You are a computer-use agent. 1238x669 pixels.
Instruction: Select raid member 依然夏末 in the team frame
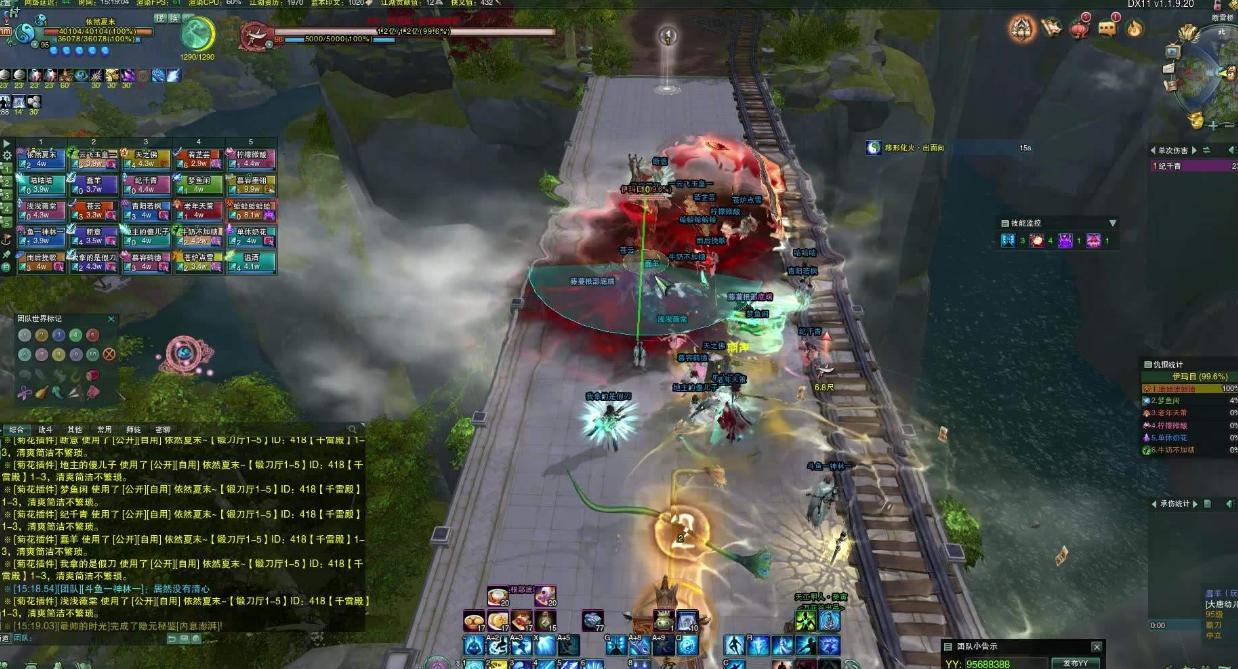point(40,159)
